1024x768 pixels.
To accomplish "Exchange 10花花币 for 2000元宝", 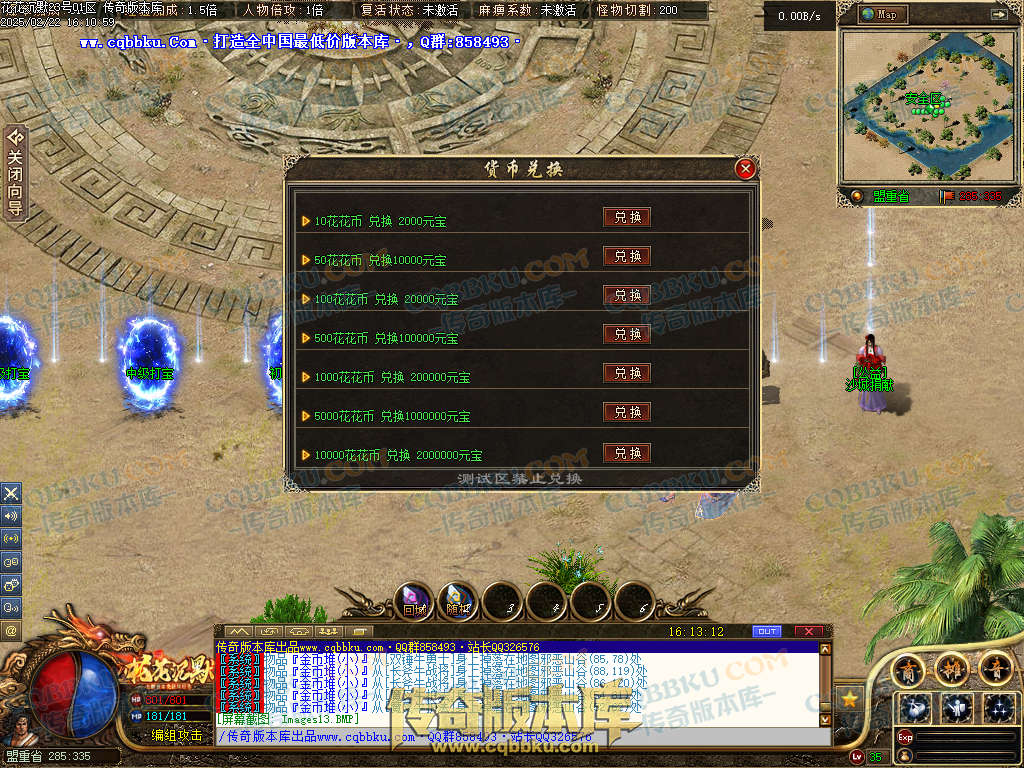I will [627, 217].
